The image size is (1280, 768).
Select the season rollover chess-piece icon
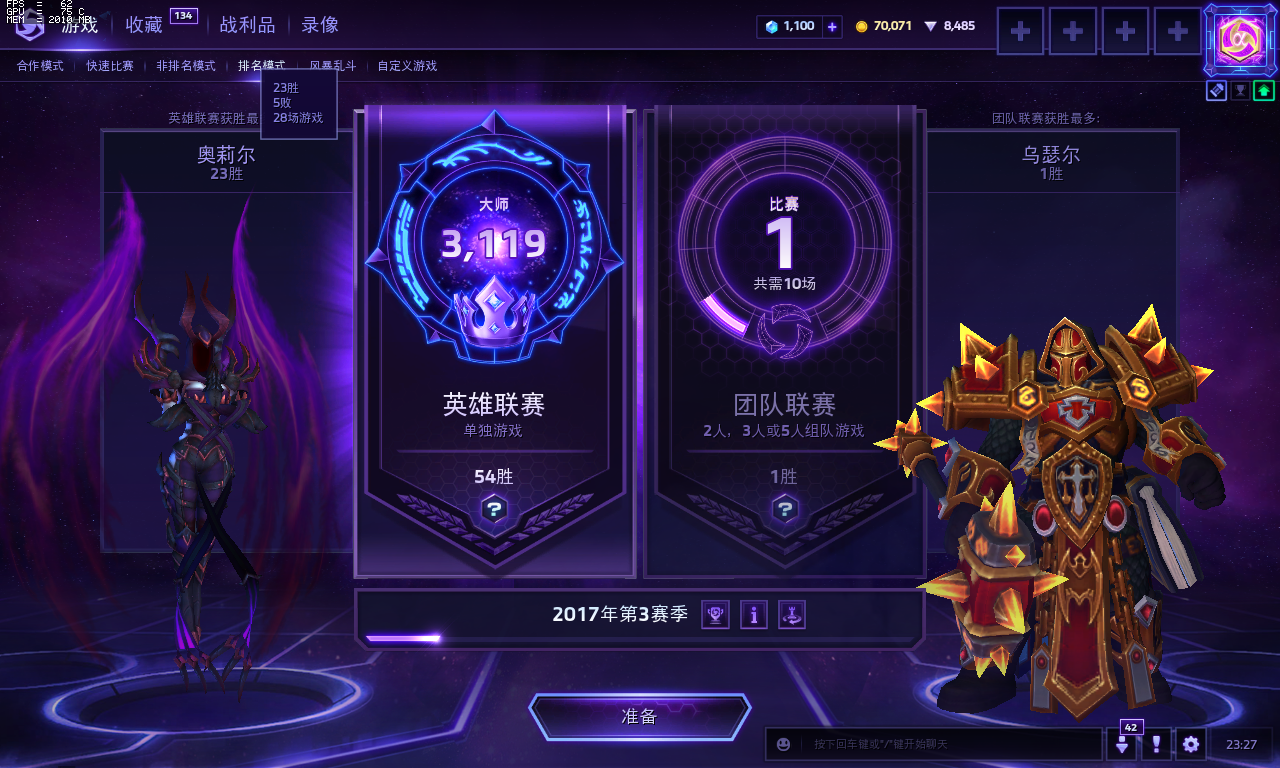pyautogui.click(x=792, y=614)
